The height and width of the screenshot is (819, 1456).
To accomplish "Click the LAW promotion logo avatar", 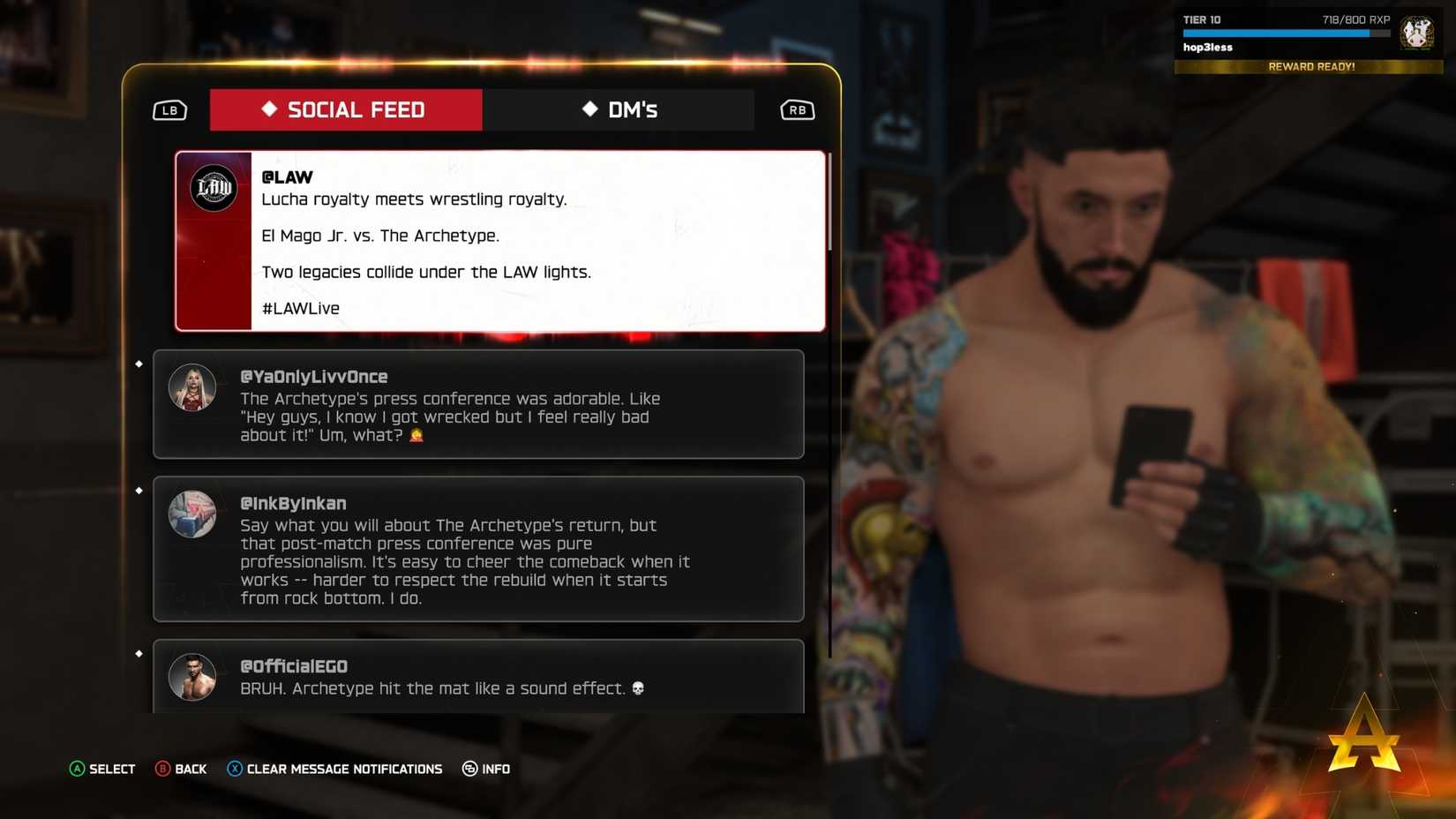I will pos(214,187).
